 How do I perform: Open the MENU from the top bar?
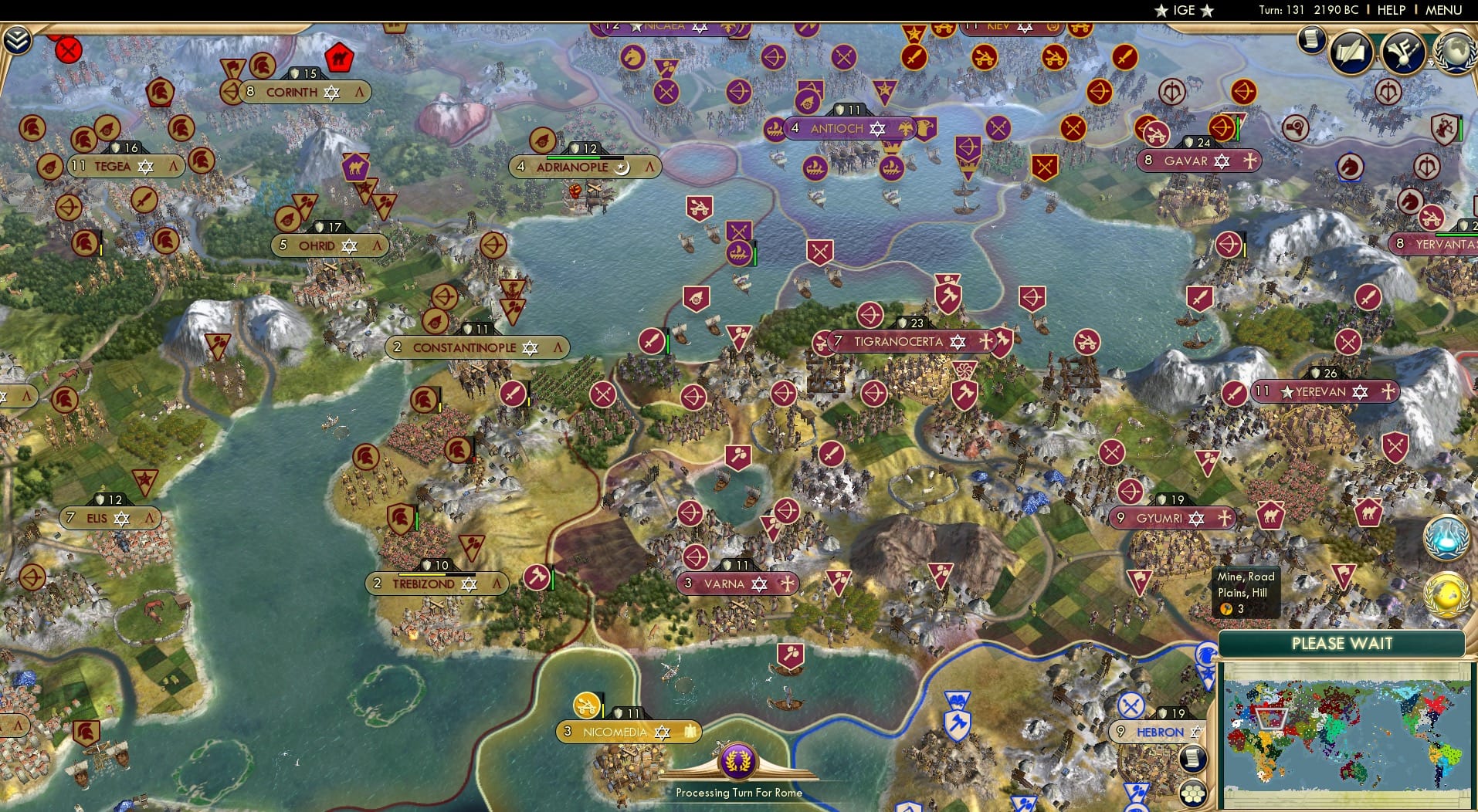[1442, 10]
